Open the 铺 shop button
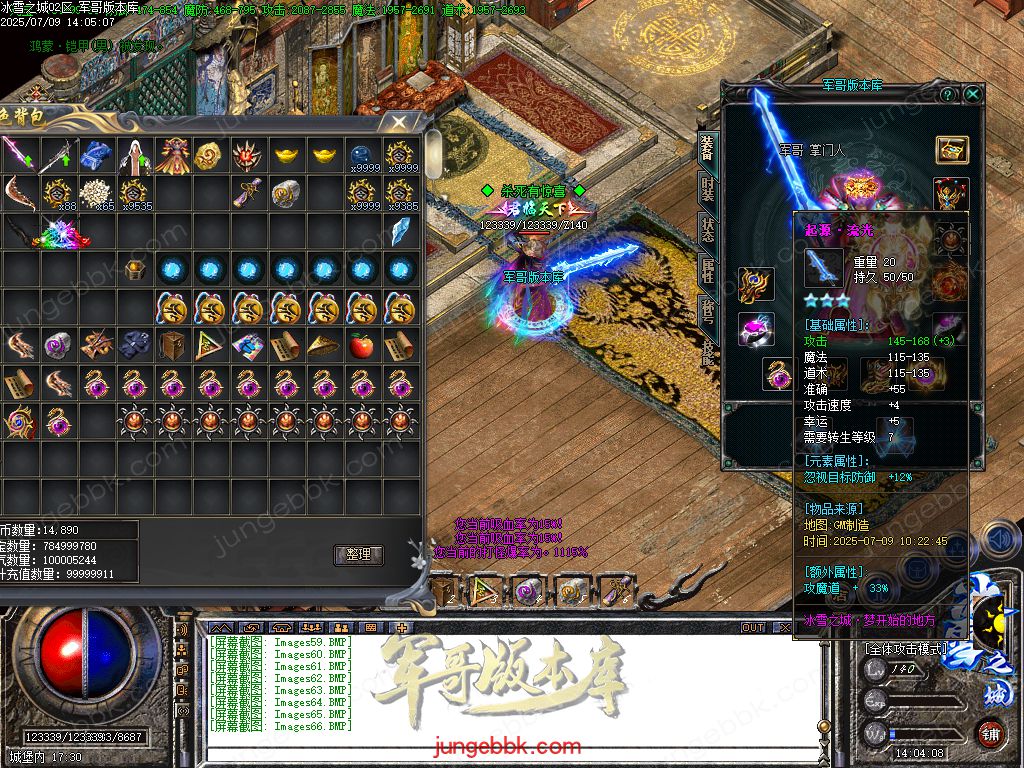Viewport: 1024px width, 768px height. 990,732
